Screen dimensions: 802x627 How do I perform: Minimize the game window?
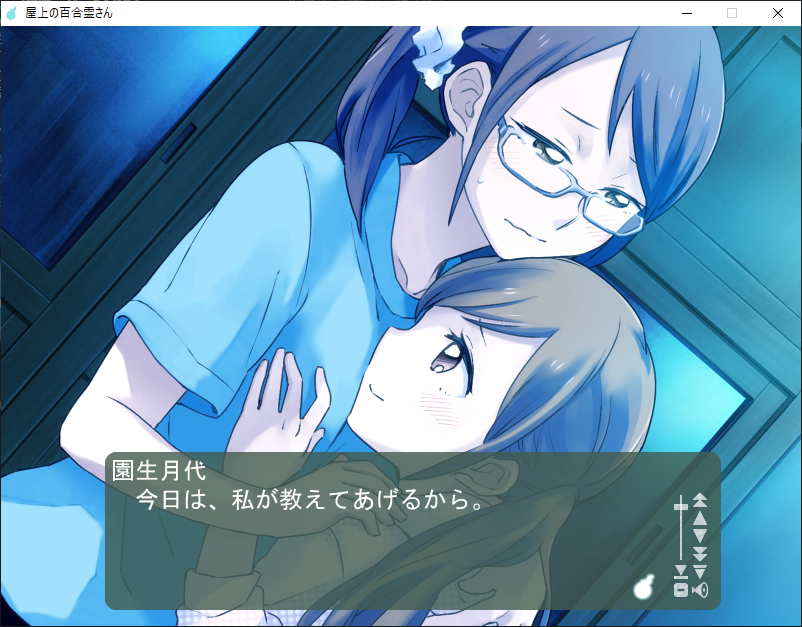tap(686, 13)
